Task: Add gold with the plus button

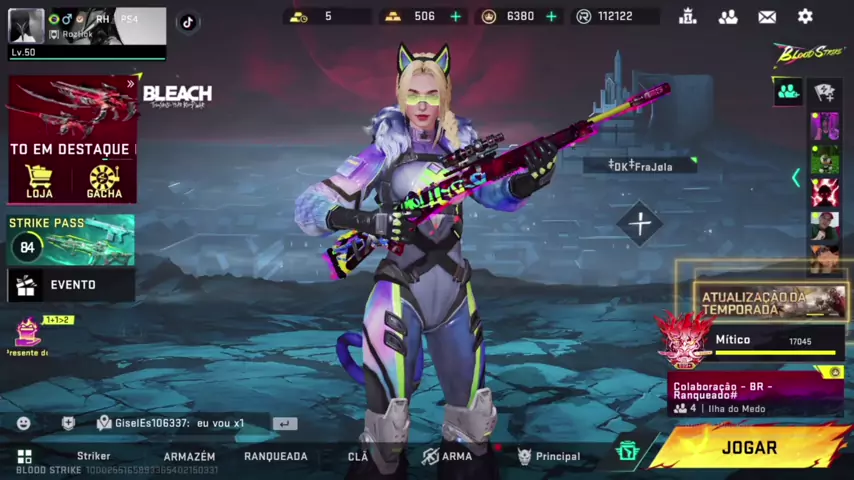Action: tap(456, 16)
